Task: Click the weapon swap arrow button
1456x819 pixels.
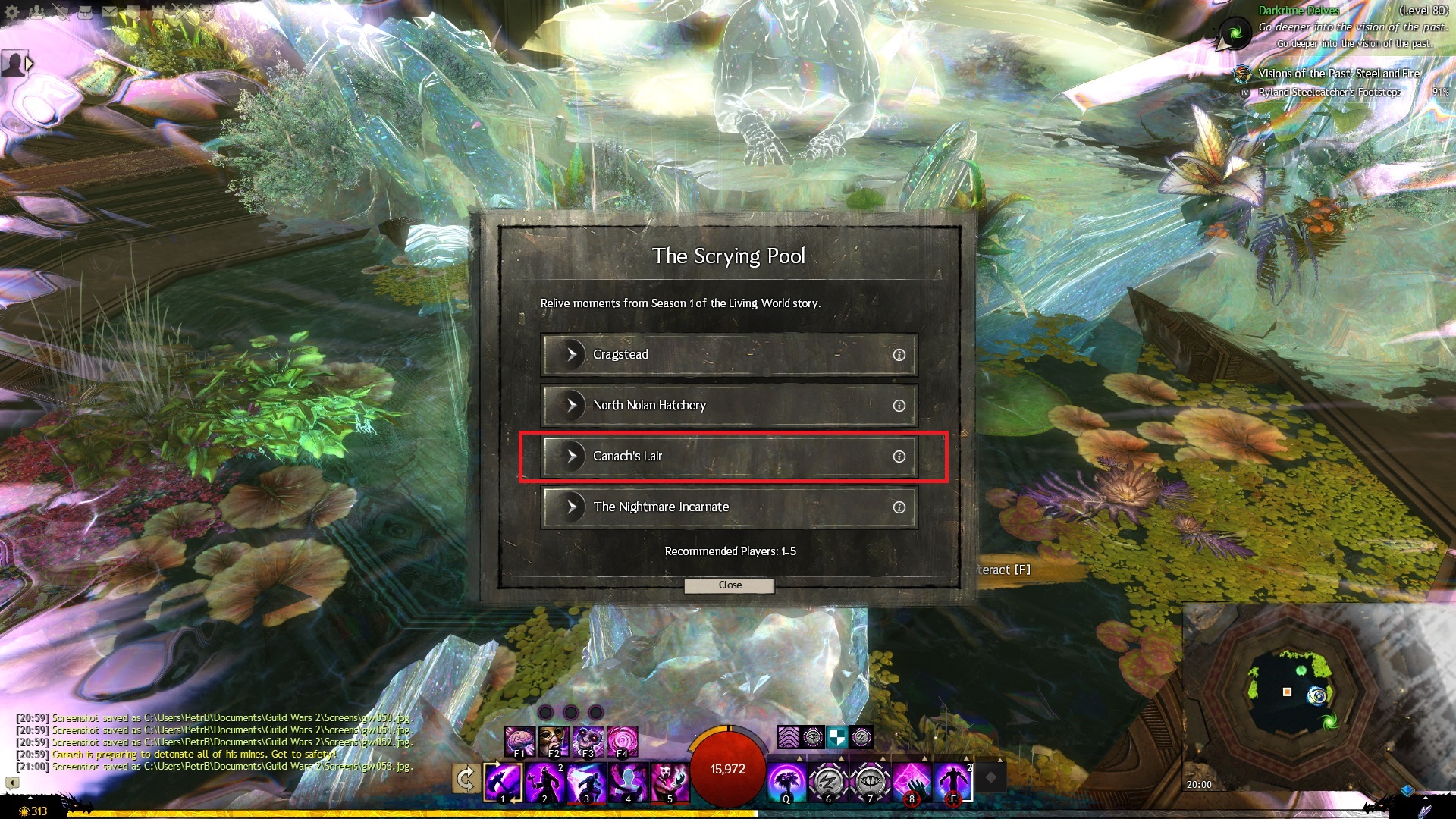Action: pyautogui.click(x=466, y=779)
